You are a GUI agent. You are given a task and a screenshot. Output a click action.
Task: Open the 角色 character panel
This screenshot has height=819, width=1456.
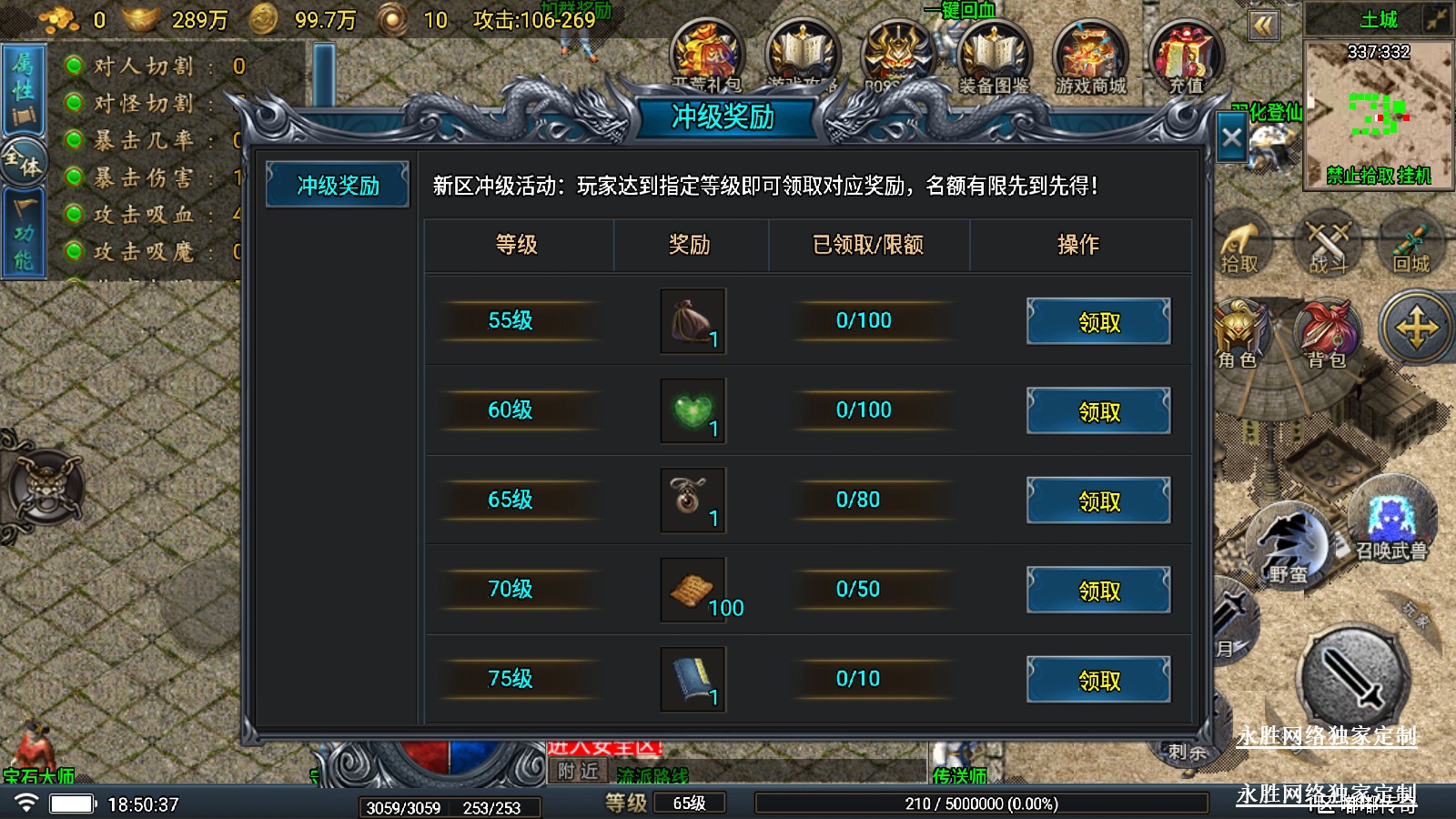(x=1239, y=332)
